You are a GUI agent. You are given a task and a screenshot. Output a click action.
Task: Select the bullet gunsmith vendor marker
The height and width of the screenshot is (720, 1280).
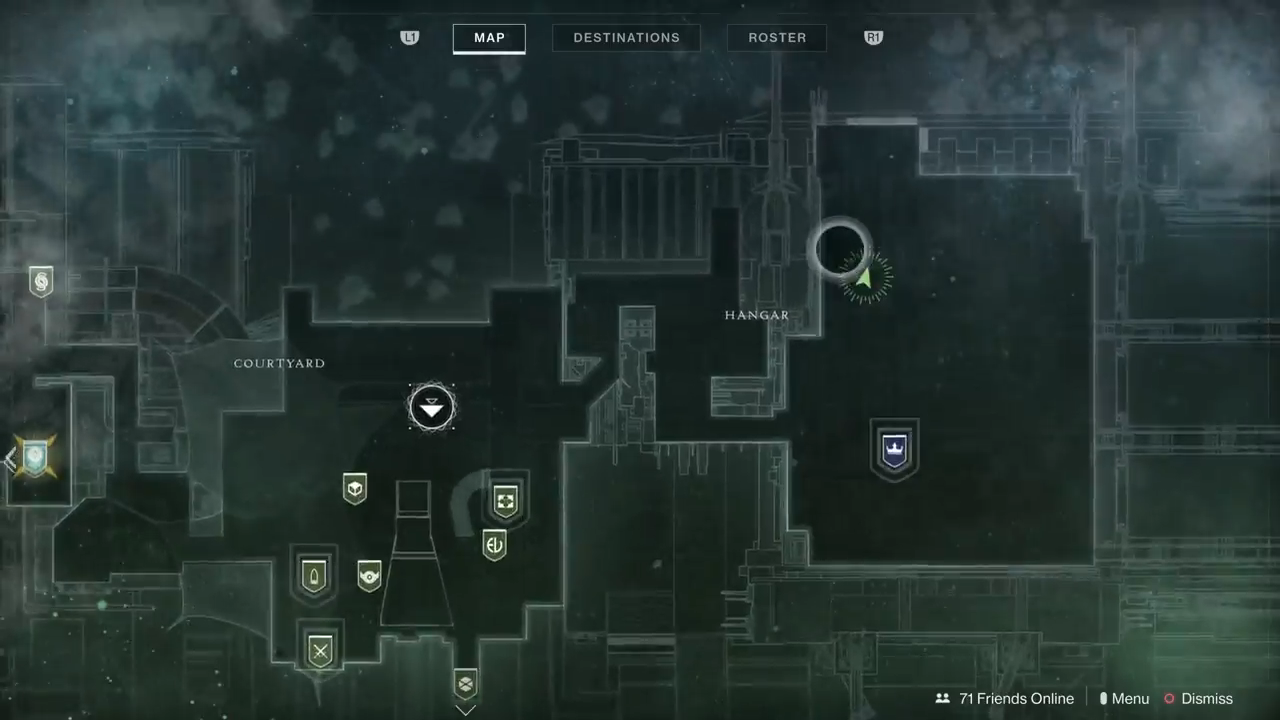(x=314, y=576)
